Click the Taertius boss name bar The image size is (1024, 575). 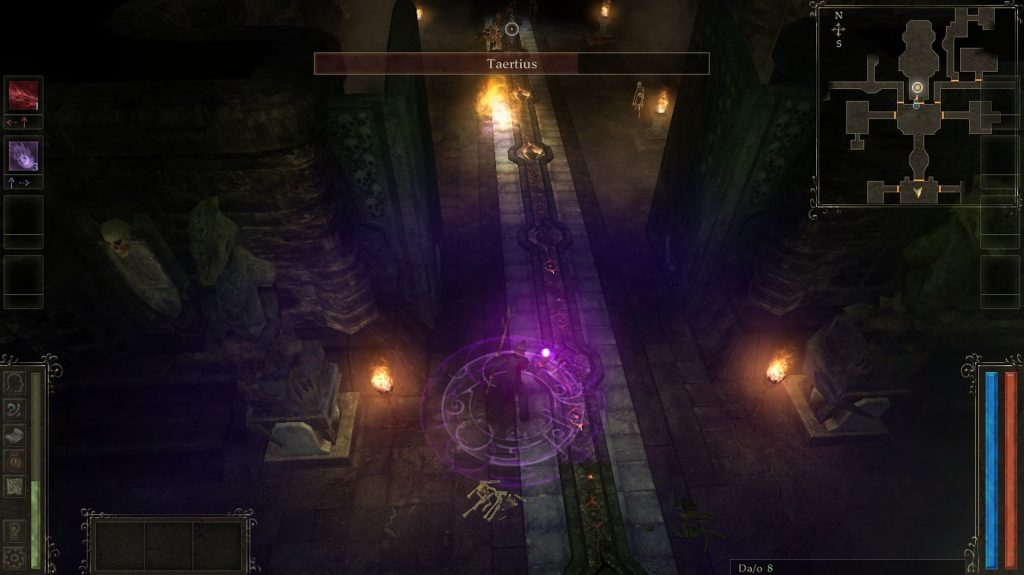tap(511, 64)
